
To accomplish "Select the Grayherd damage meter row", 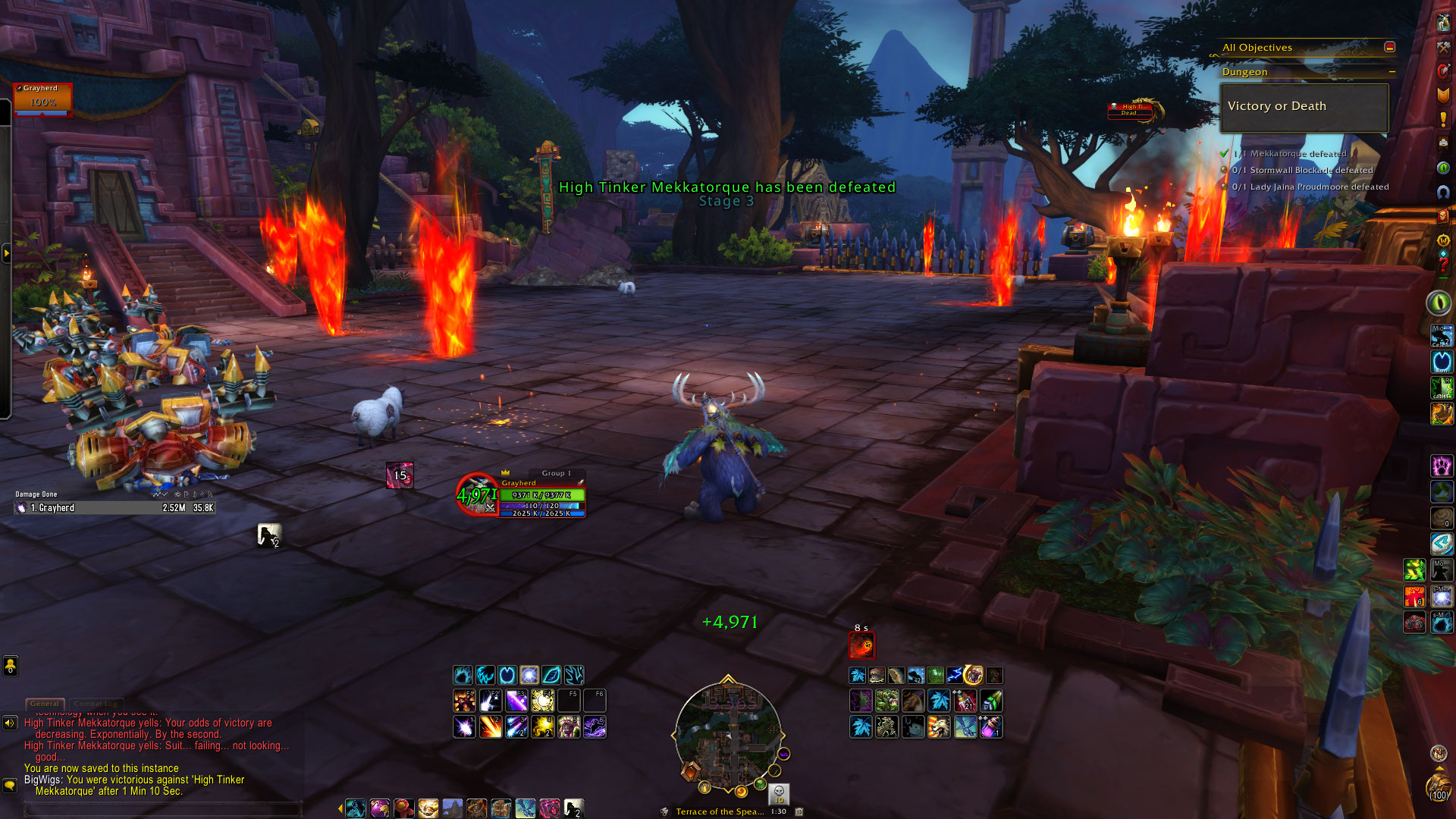I will point(115,508).
